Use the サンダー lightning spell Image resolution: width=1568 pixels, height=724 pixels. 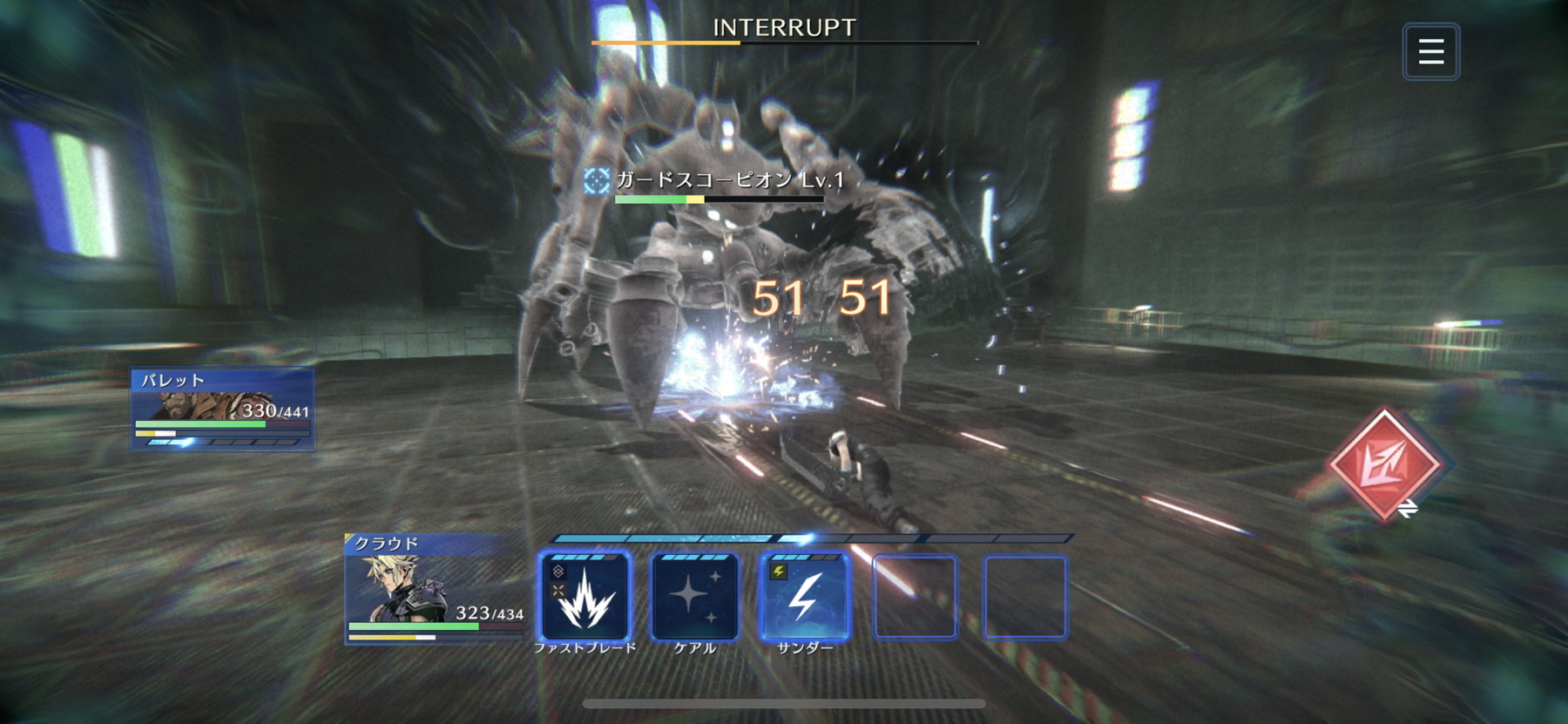tap(804, 598)
